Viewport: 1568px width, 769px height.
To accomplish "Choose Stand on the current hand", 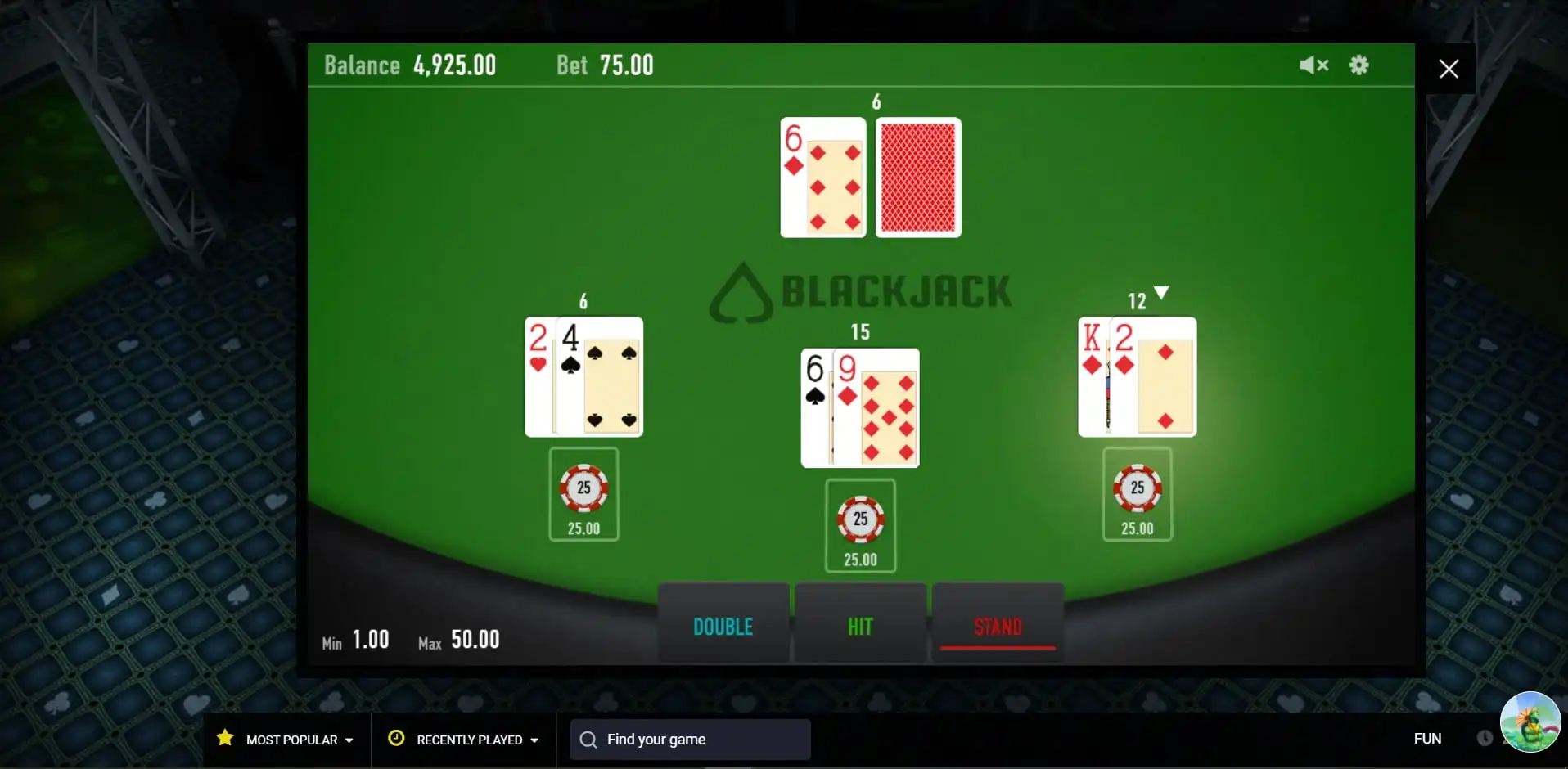I will (x=998, y=626).
